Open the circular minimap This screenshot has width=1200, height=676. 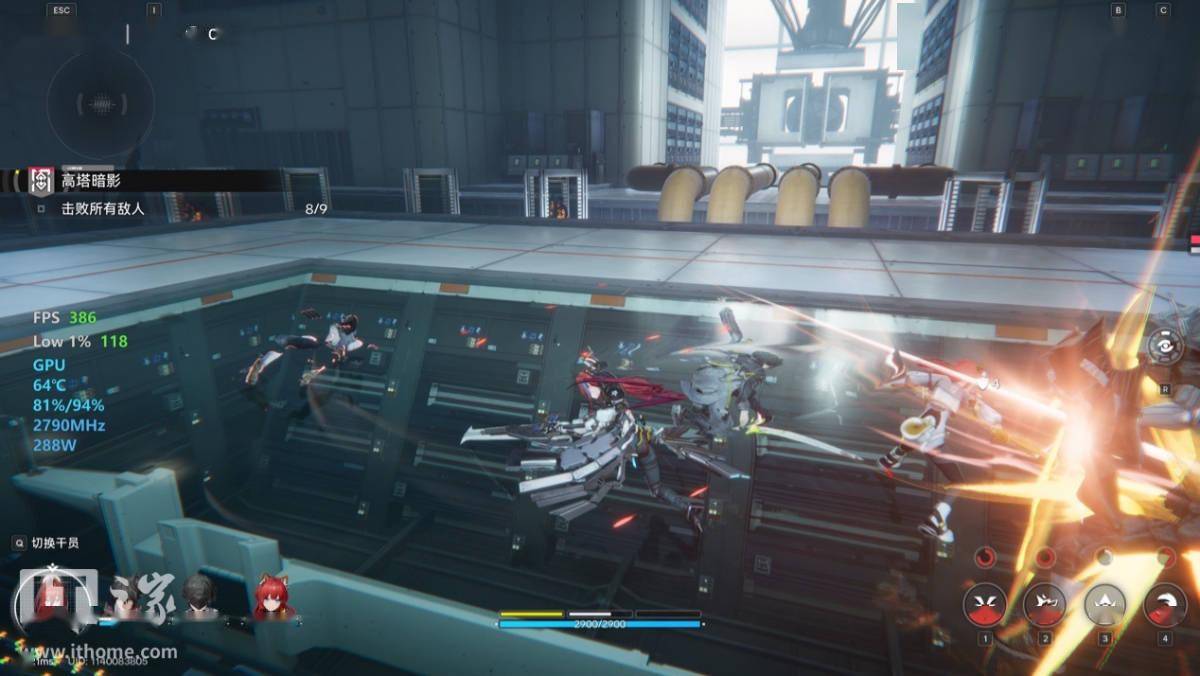100,103
